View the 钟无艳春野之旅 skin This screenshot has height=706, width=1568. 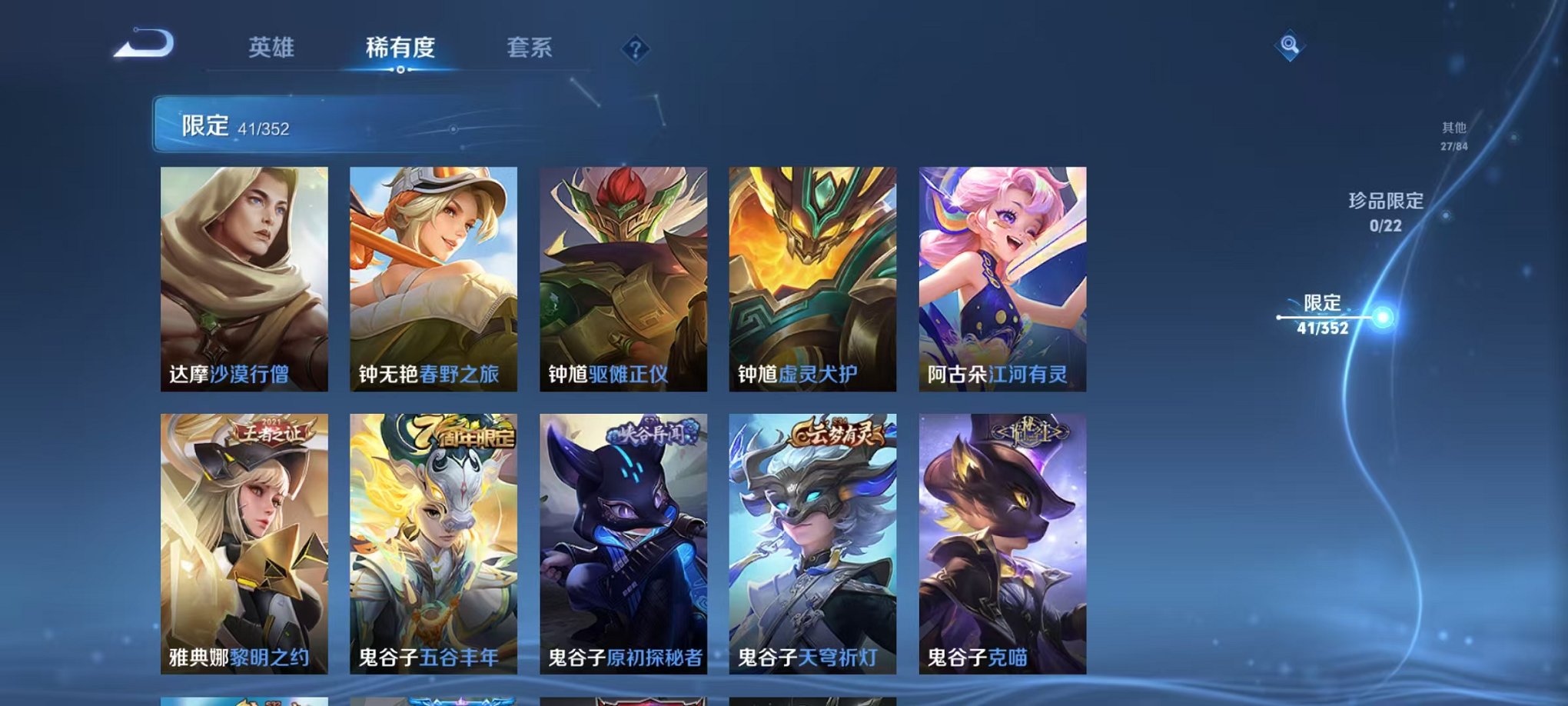(x=434, y=281)
